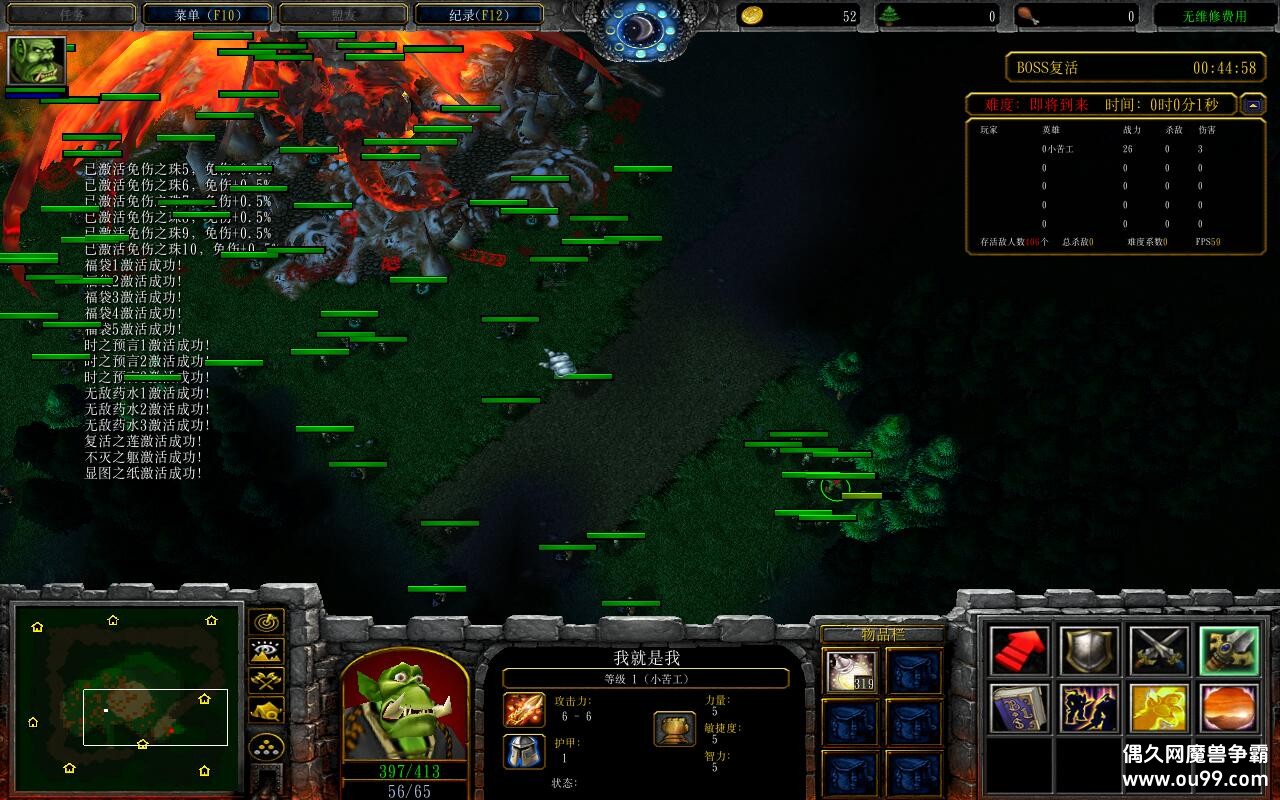Open the 纪录 (F12) log
This screenshot has height=800, width=1280.
click(x=478, y=15)
